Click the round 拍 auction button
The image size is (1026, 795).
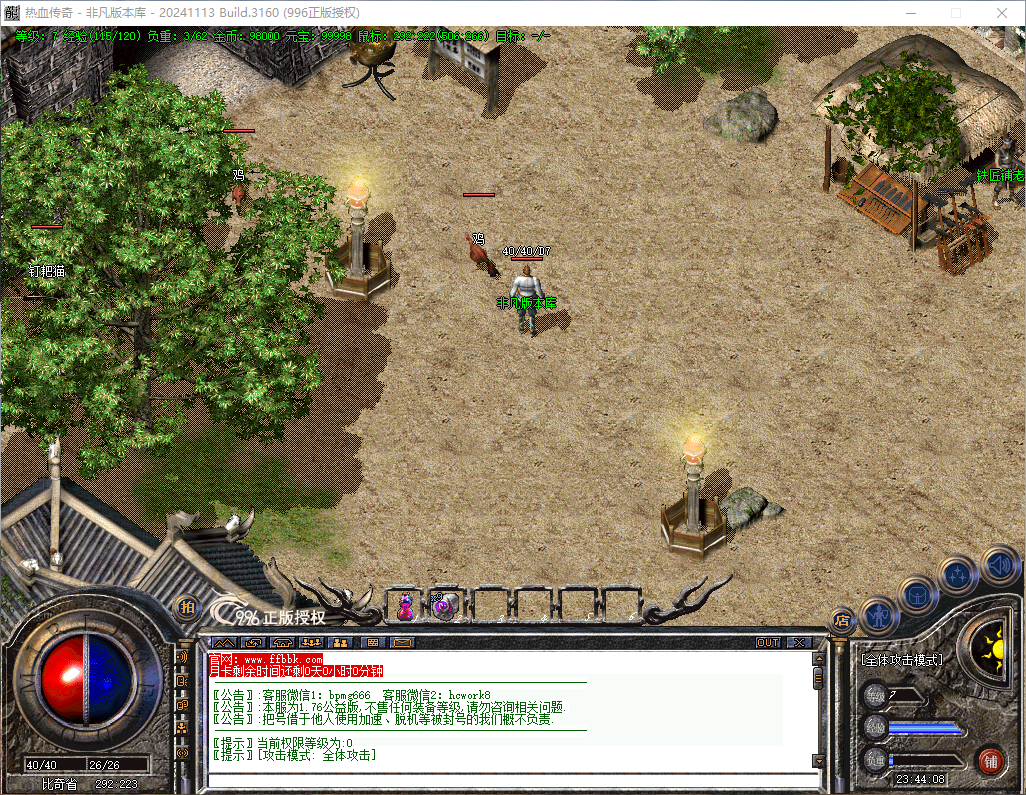tap(187, 606)
